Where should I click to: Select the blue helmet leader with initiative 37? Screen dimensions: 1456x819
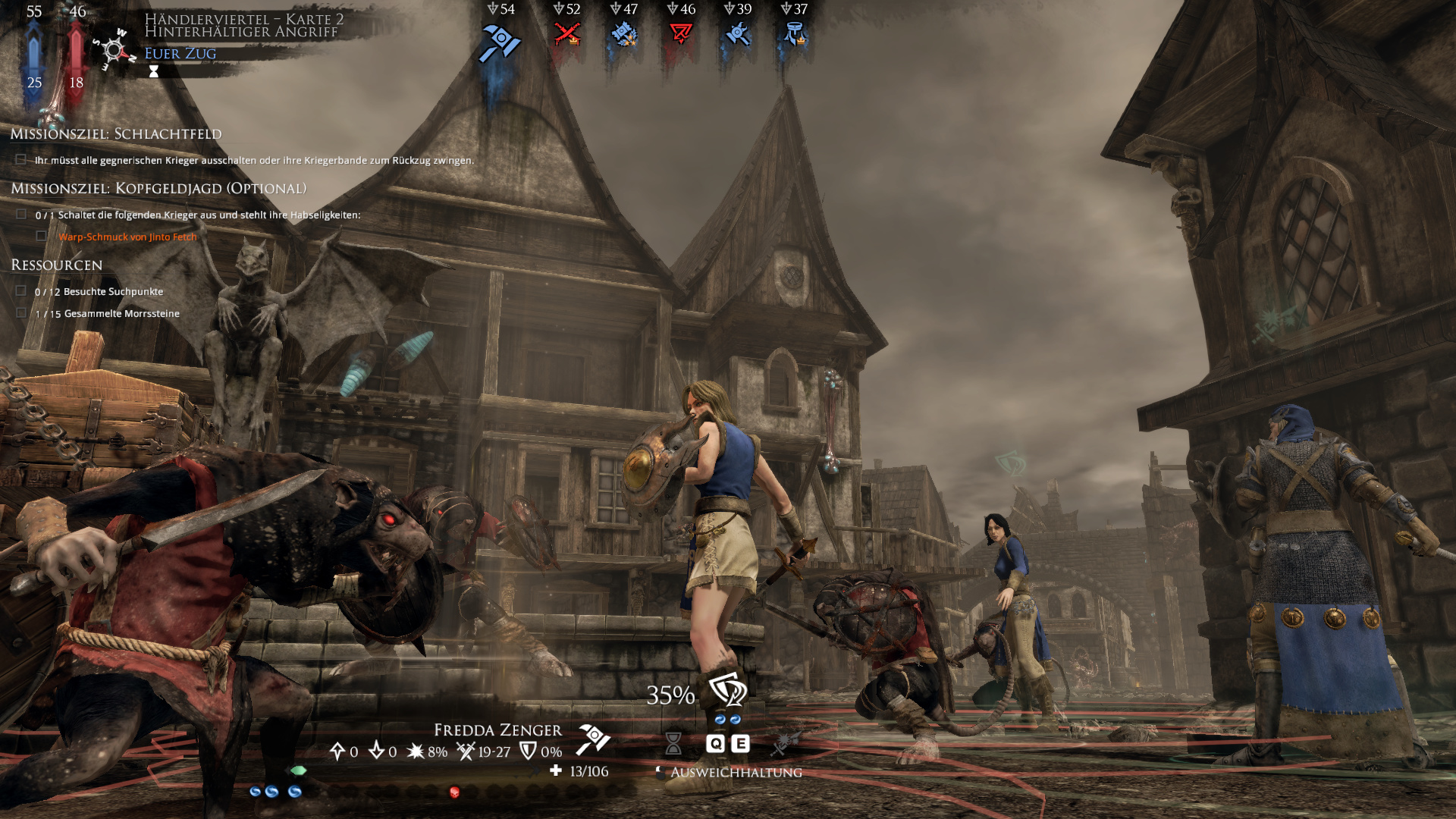point(794,34)
